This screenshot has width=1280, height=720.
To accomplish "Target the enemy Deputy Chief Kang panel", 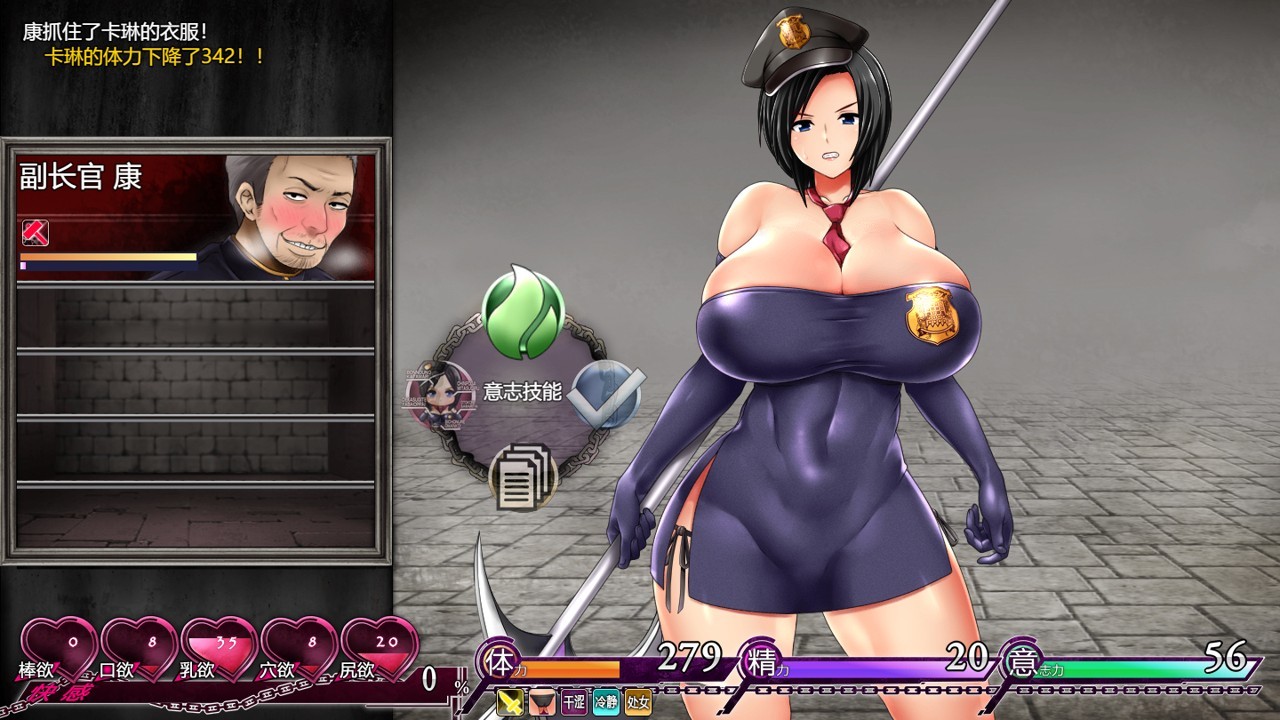I will [x=196, y=216].
